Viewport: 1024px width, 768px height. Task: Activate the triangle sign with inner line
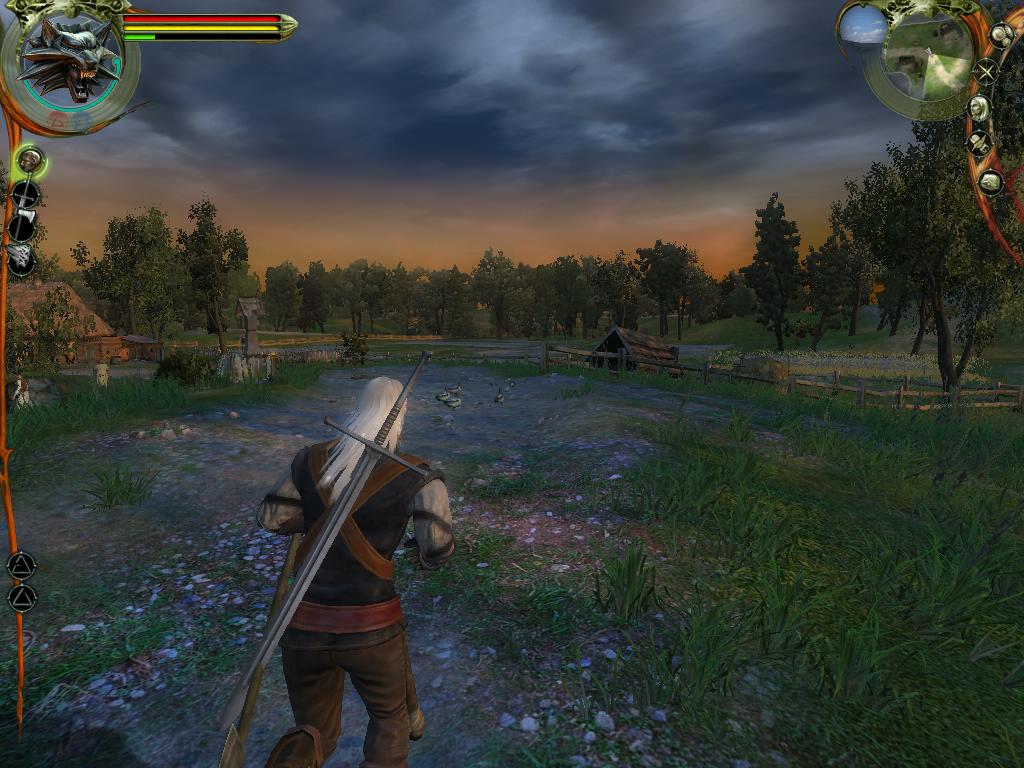coord(21,565)
